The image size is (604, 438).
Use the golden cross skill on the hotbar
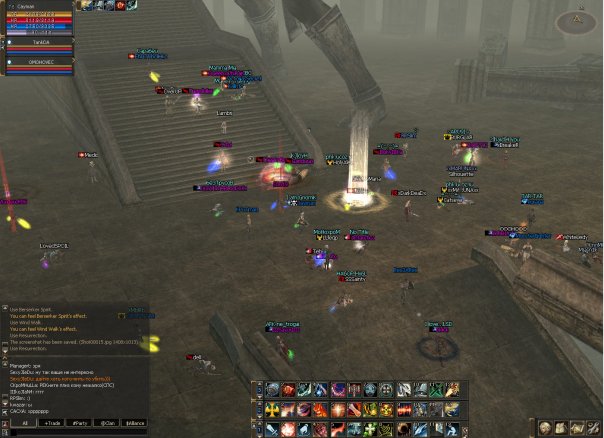coord(273,410)
